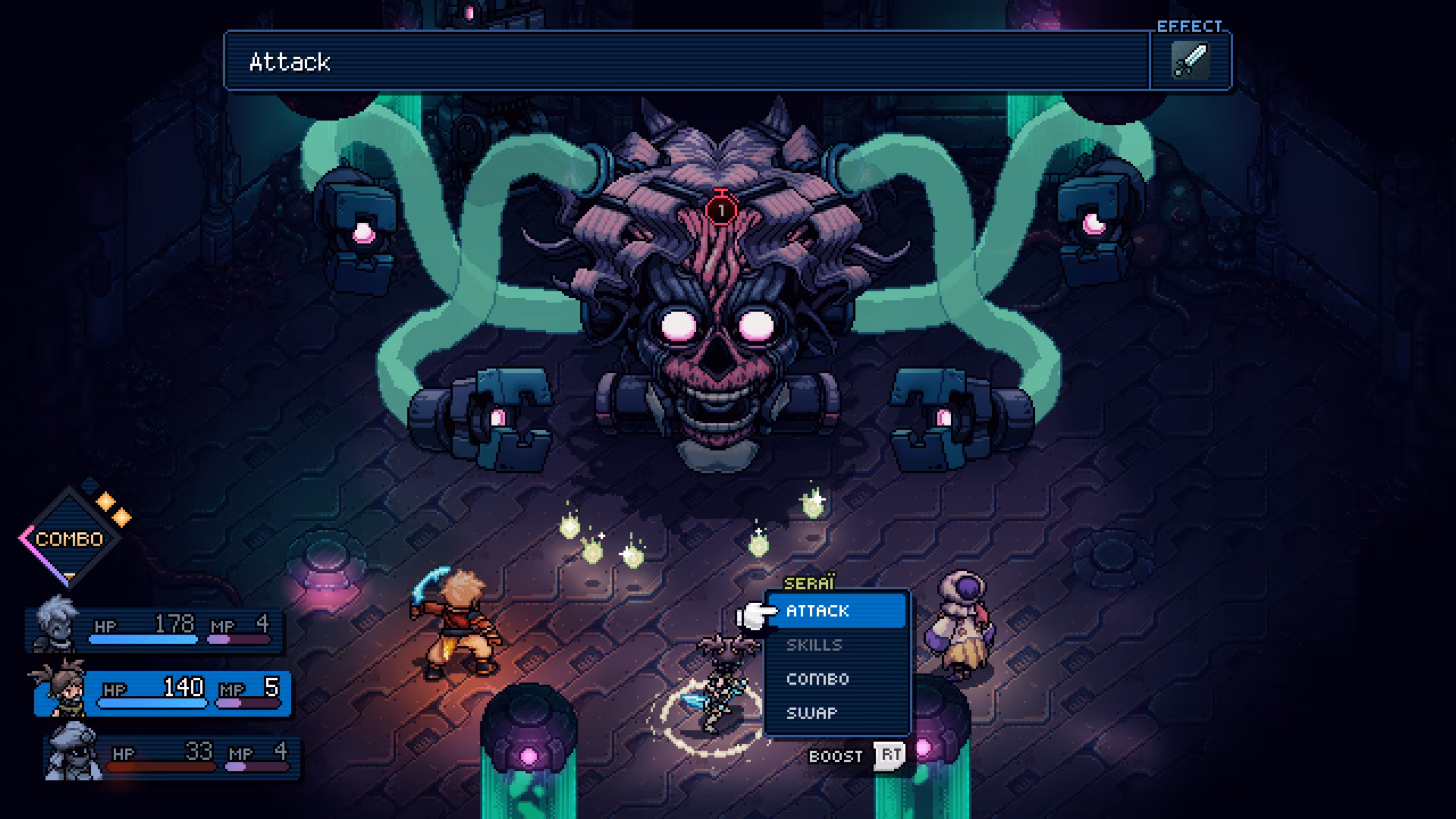Open the greyed-out Skills option
The width and height of the screenshot is (1456, 819).
point(814,645)
